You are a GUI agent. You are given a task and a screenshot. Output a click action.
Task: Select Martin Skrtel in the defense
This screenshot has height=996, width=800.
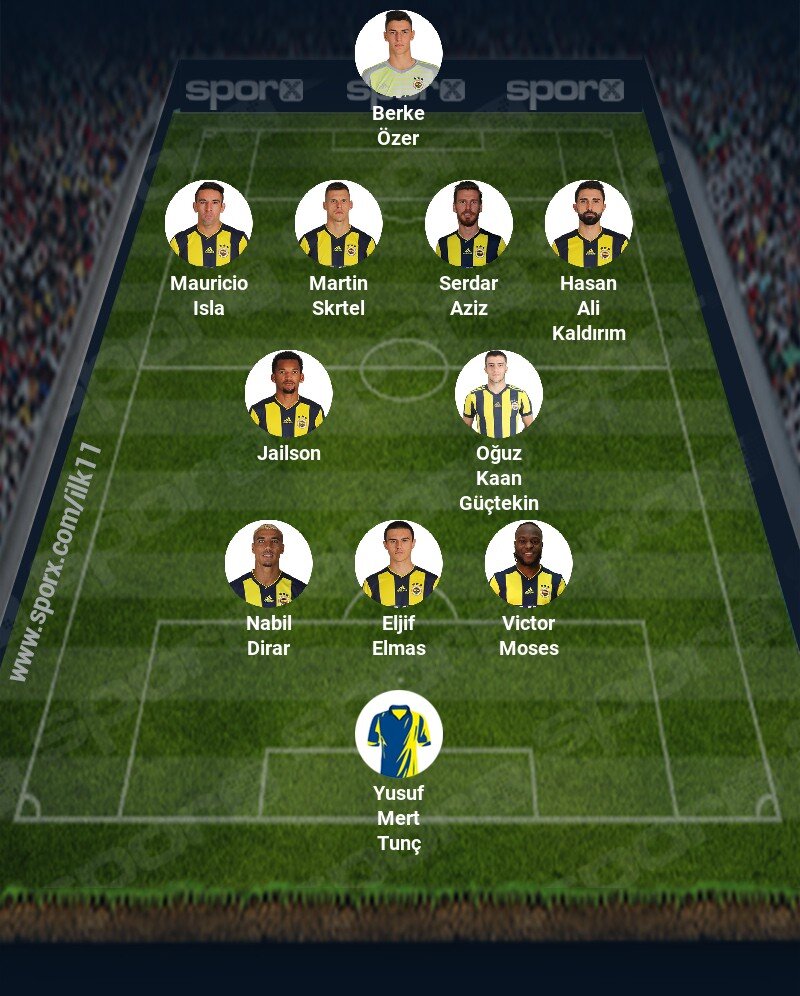[338, 224]
